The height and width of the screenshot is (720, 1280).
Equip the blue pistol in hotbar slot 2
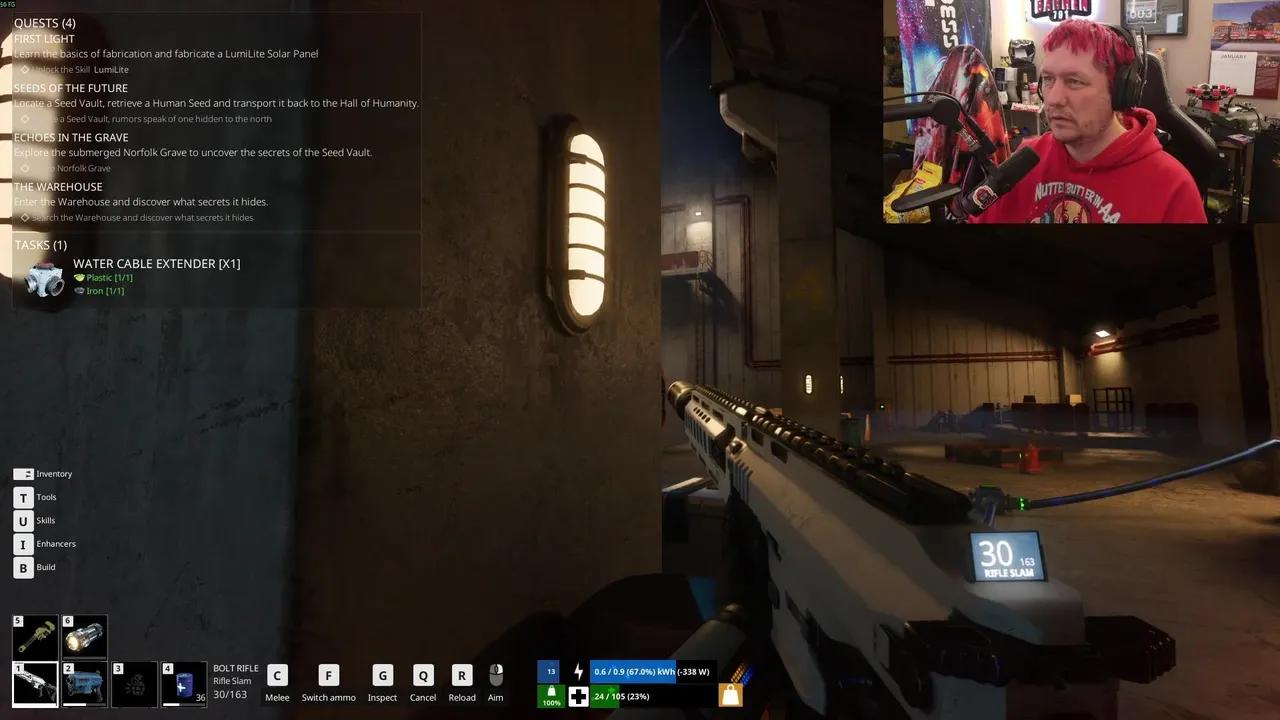[x=84, y=684]
